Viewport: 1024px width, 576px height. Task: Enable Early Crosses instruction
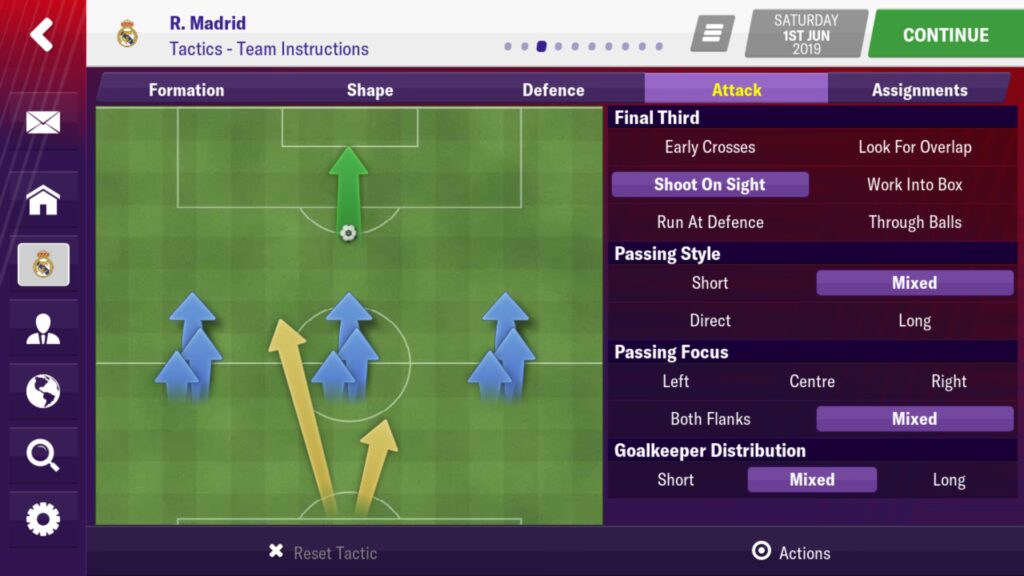pyautogui.click(x=710, y=147)
